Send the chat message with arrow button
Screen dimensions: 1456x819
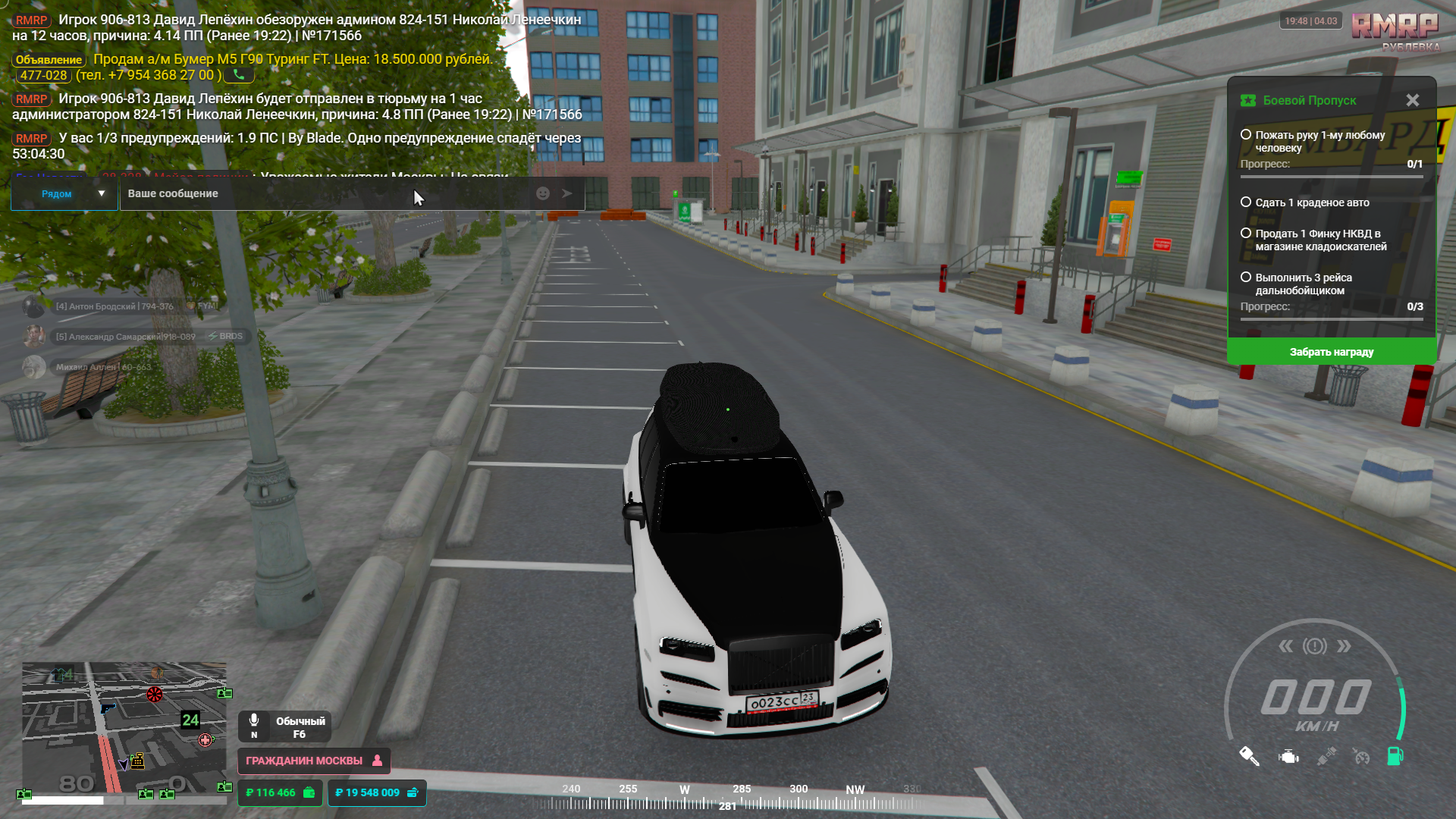pos(566,193)
